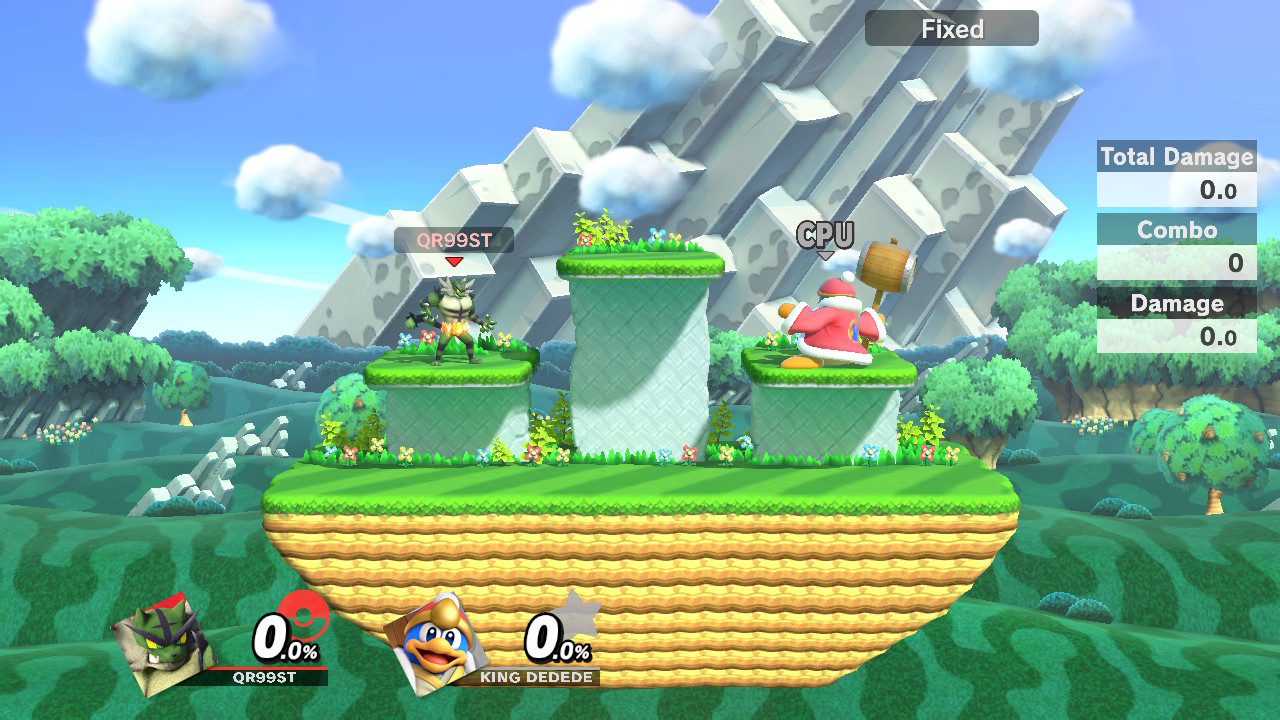Select the QR99ST player name tag
The width and height of the screenshot is (1280, 720).
[453, 240]
